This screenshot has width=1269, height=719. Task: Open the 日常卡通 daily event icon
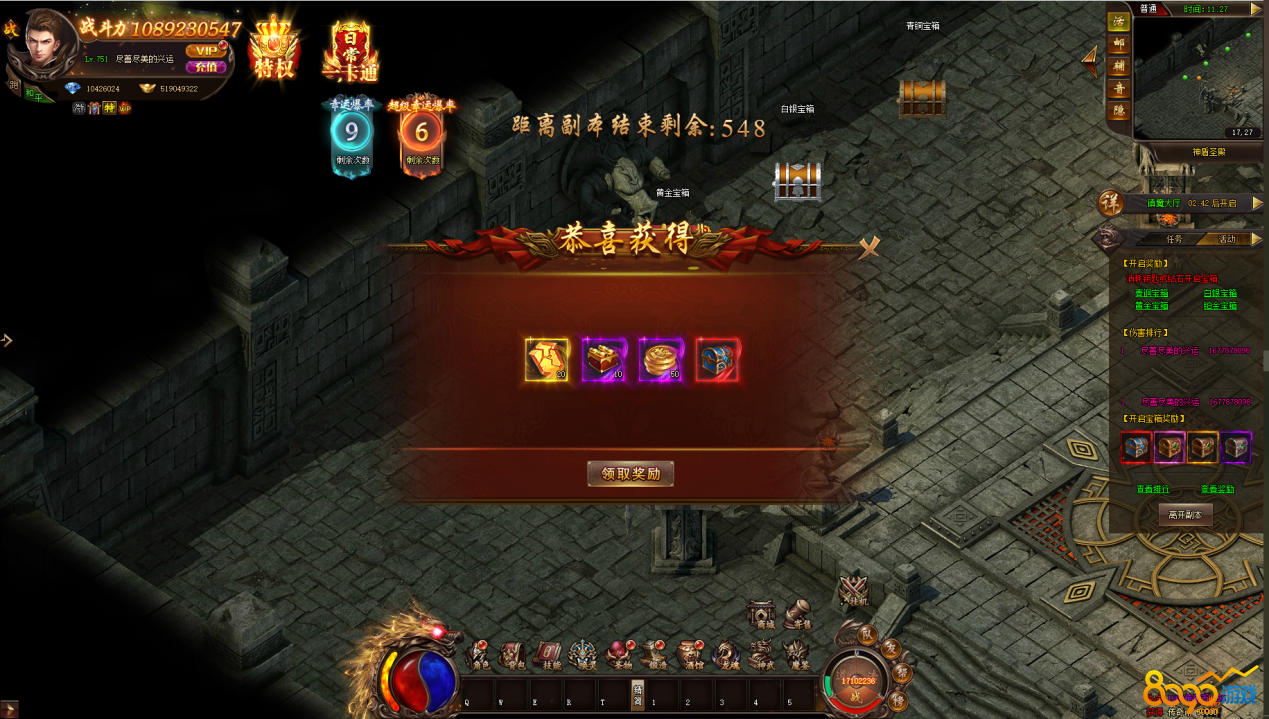click(350, 50)
